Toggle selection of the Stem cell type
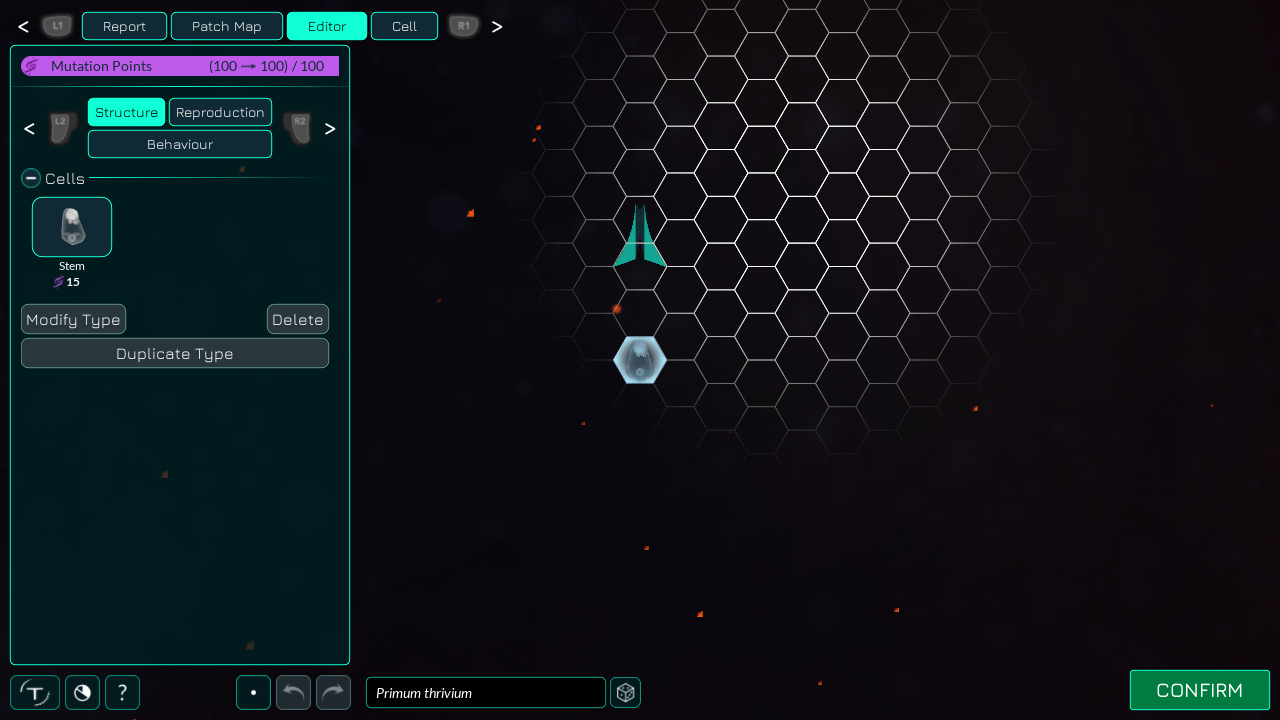Screen dimensions: 1280x720 coord(71,227)
